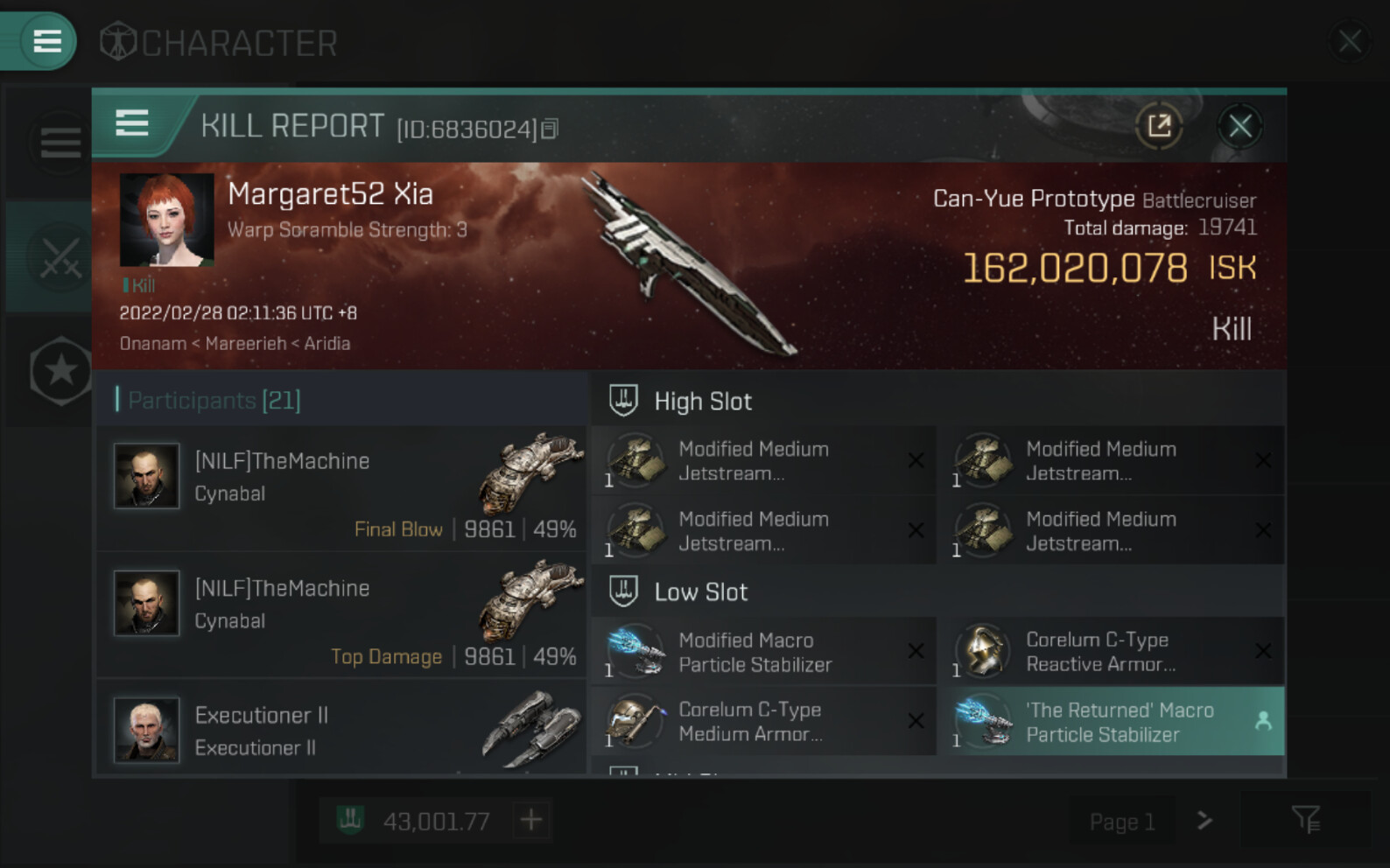Open the Kill Report hamburger menu
The height and width of the screenshot is (868, 1390).
pyautogui.click(x=132, y=123)
